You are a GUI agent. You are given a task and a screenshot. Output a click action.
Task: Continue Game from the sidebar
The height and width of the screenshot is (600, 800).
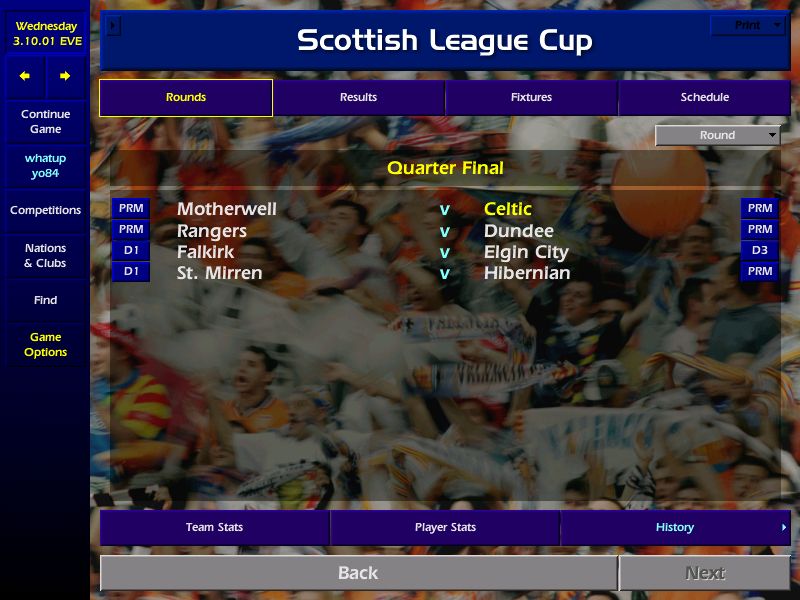[45, 122]
